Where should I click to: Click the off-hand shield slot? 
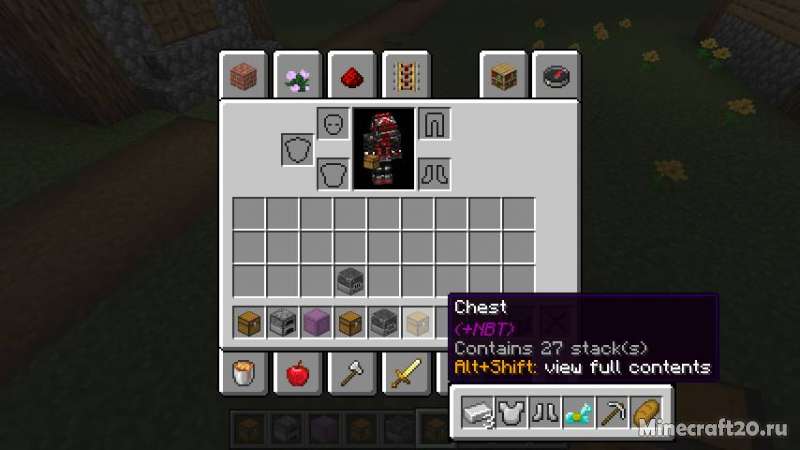[x=297, y=150]
